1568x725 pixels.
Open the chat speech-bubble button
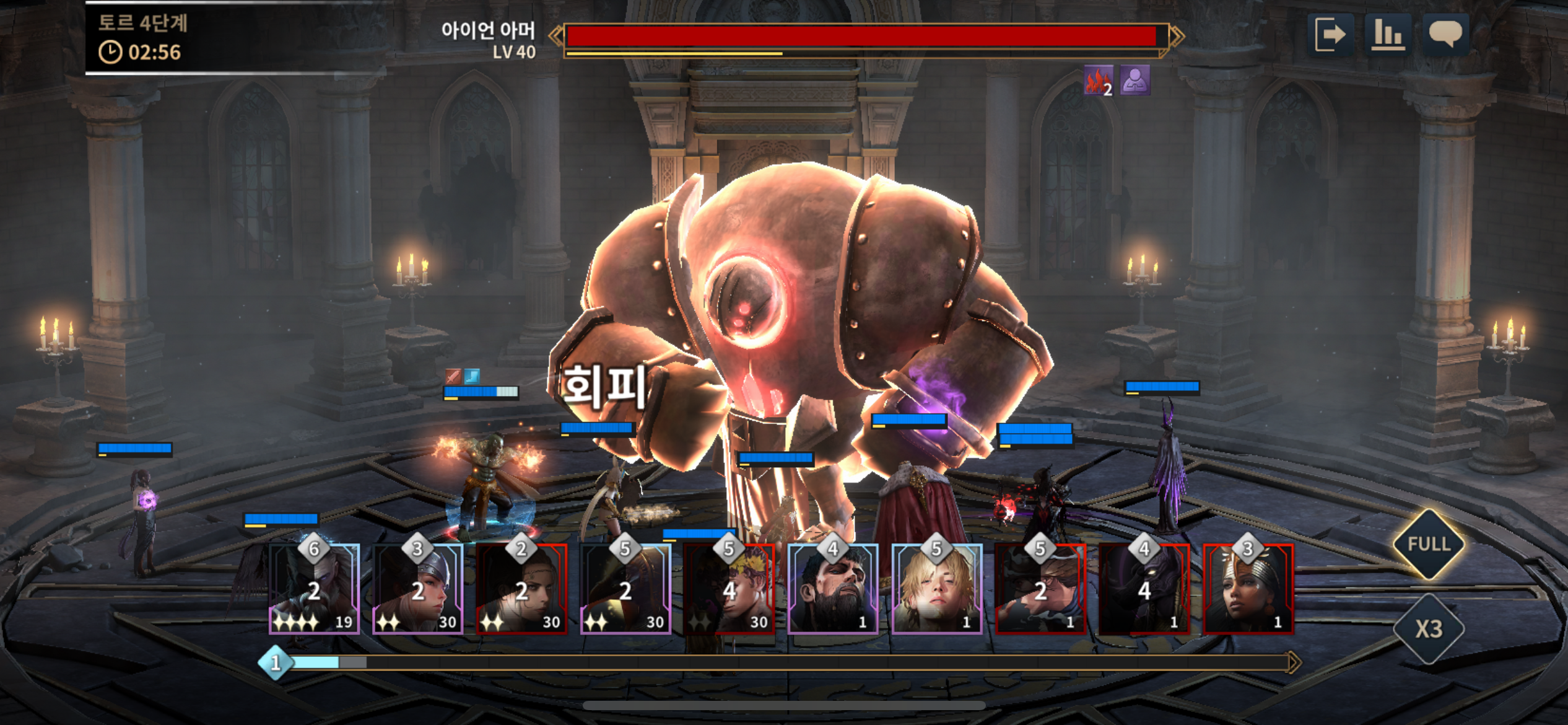pos(1445,34)
